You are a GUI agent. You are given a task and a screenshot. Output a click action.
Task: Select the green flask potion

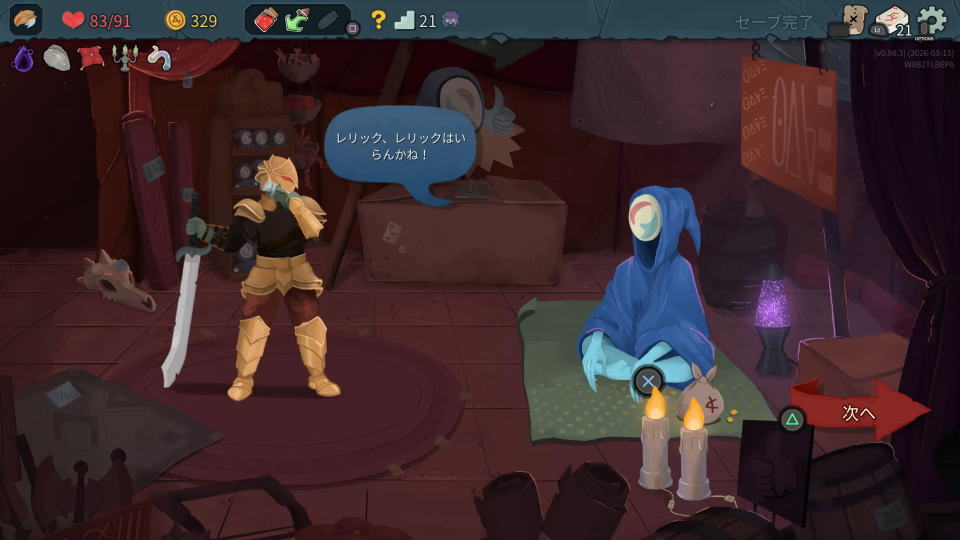coord(297,20)
